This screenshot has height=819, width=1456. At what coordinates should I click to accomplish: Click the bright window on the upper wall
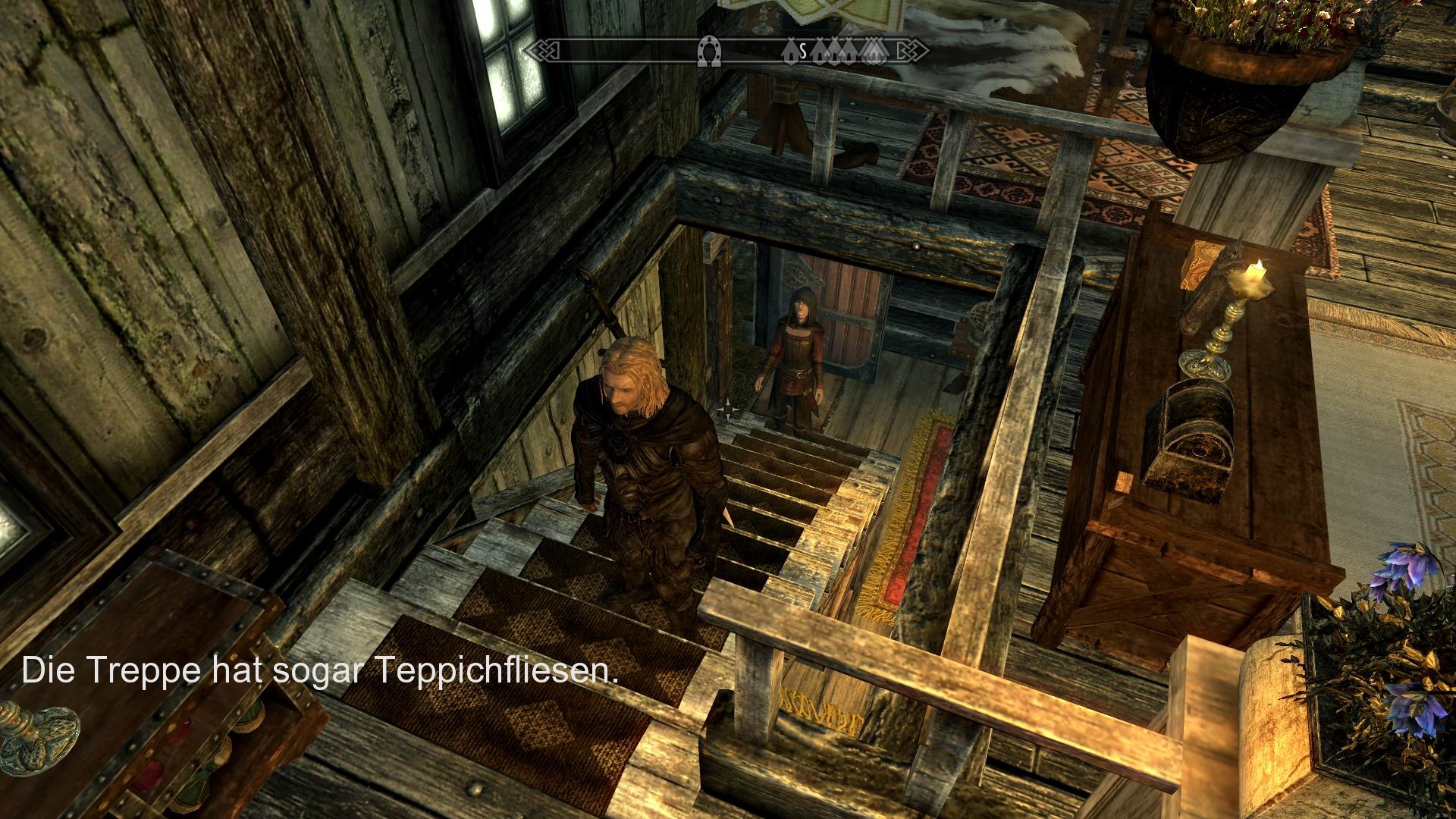coord(508,61)
